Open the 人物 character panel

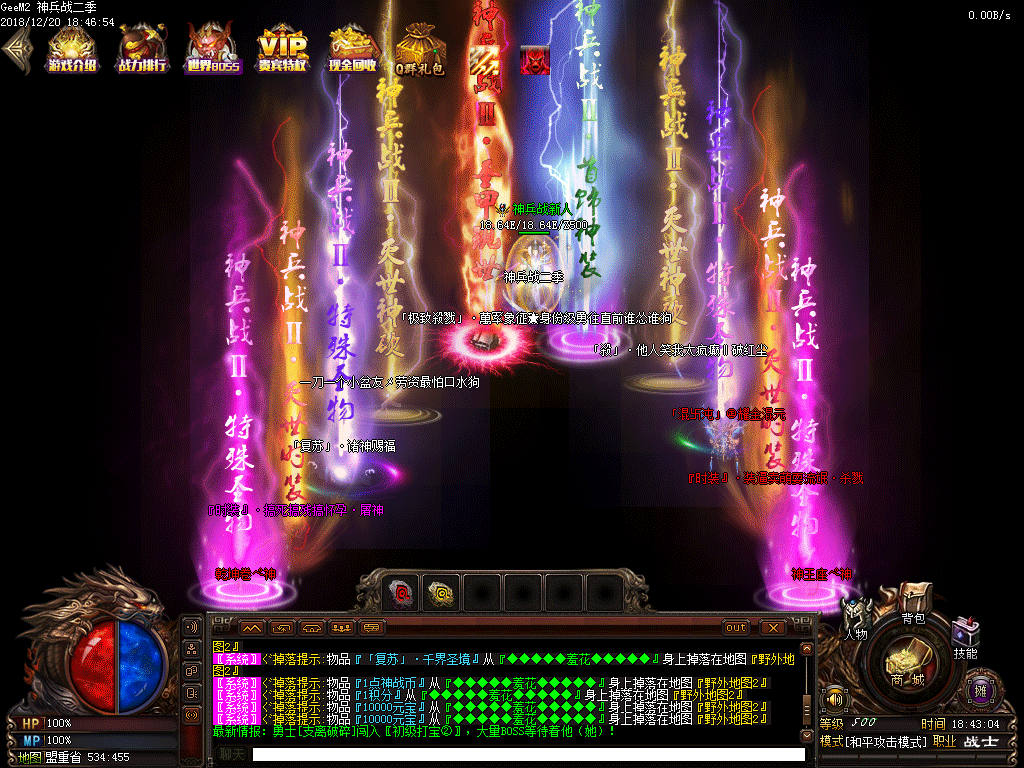point(856,619)
